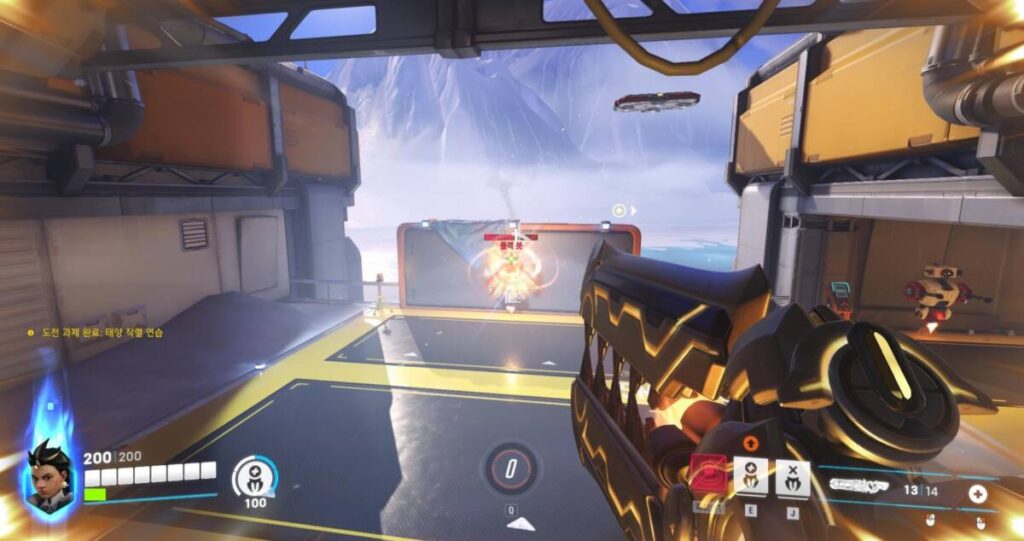Screen dimensions: 1024x541
Task: Activate the red Outburst ability icon
Action: tap(708, 473)
